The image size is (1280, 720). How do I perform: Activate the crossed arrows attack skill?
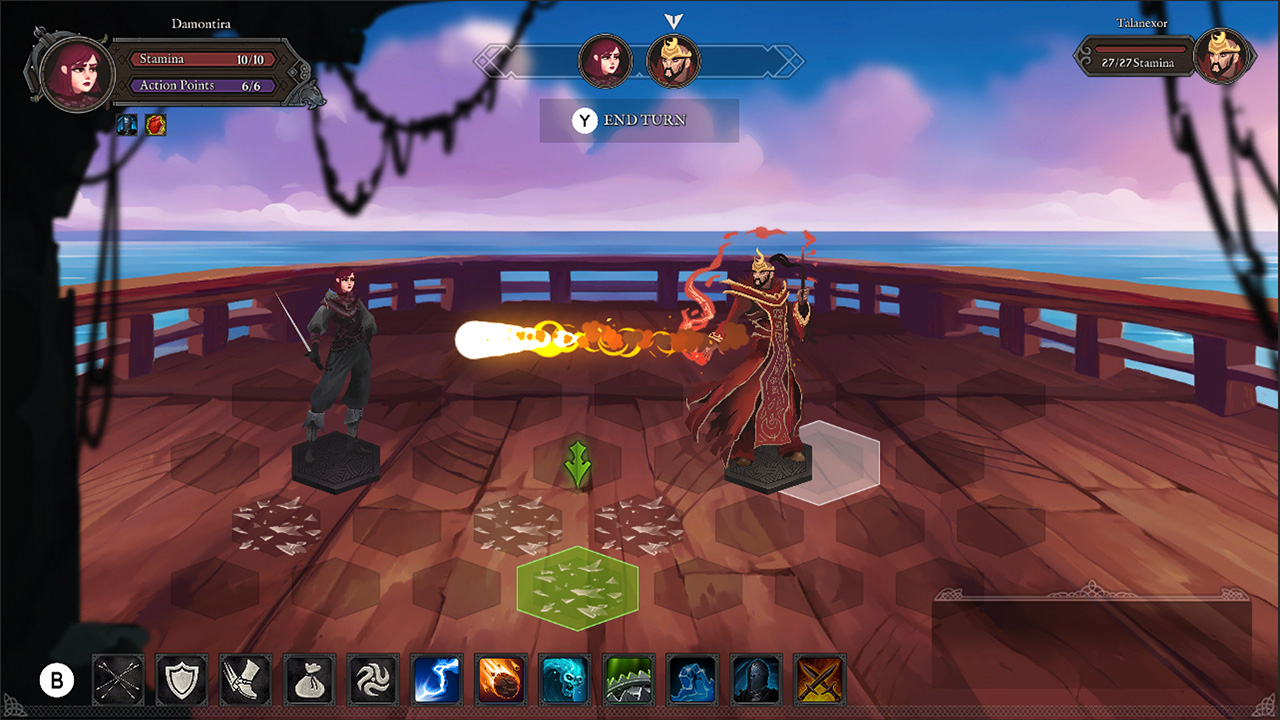(117, 679)
